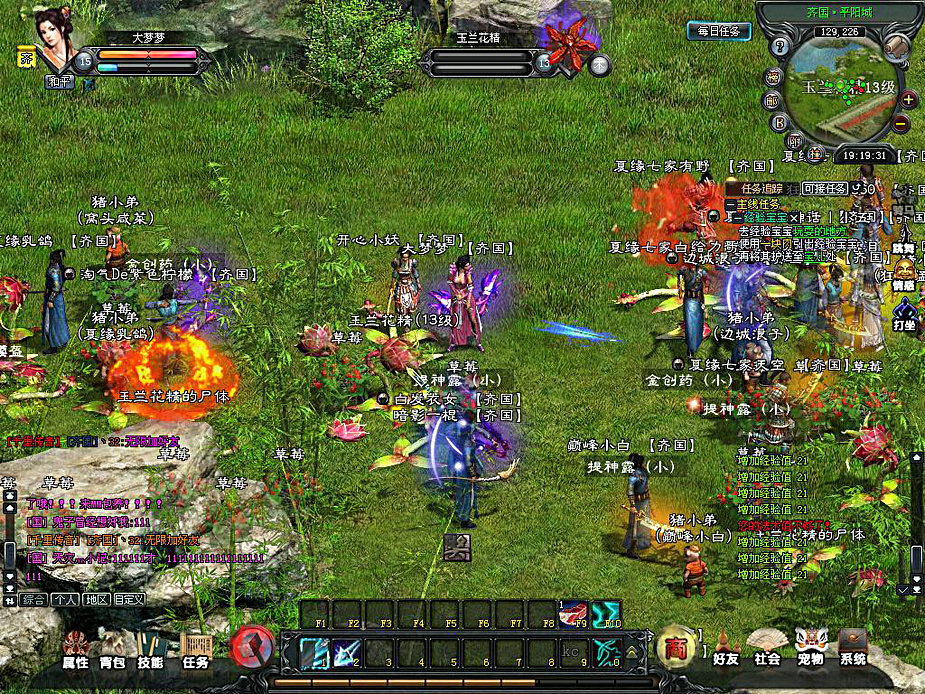This screenshot has width=925, height=694.
Task: Zoom out the minimap with minus button
Action: pyautogui.click(x=901, y=123)
